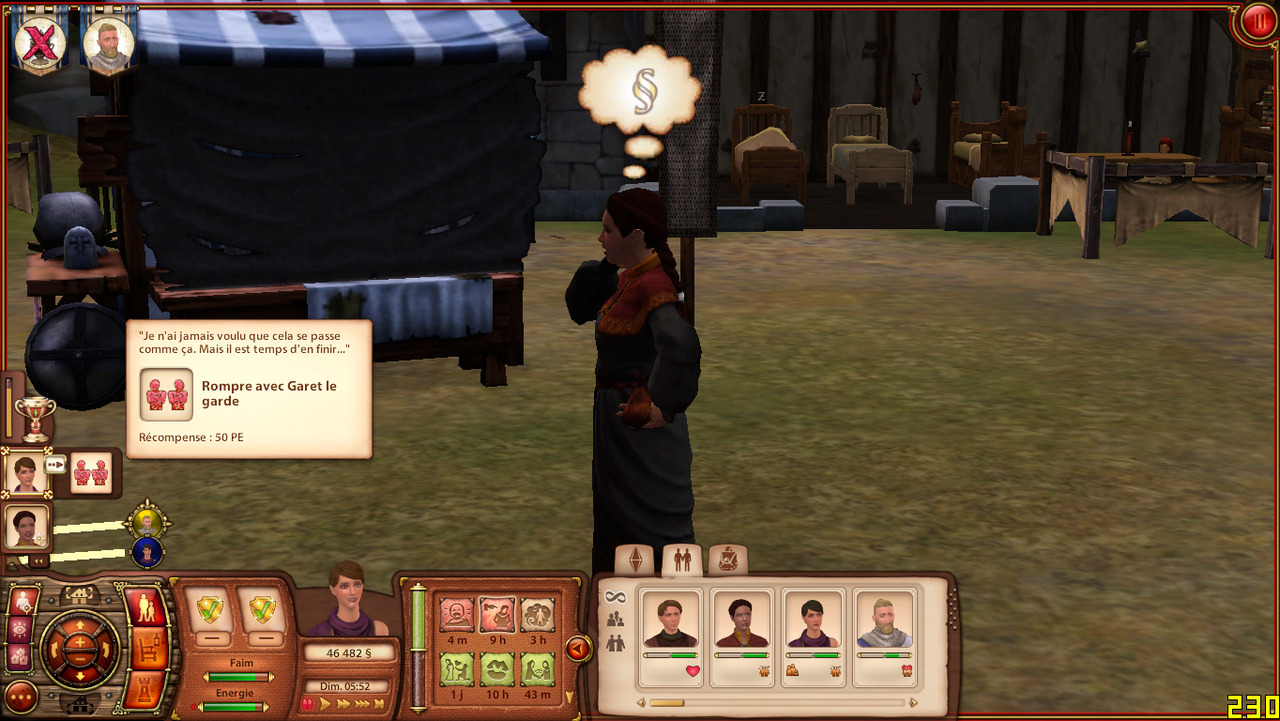Switch to the furniture mode button
1280x721 pixels.
pos(148,651)
